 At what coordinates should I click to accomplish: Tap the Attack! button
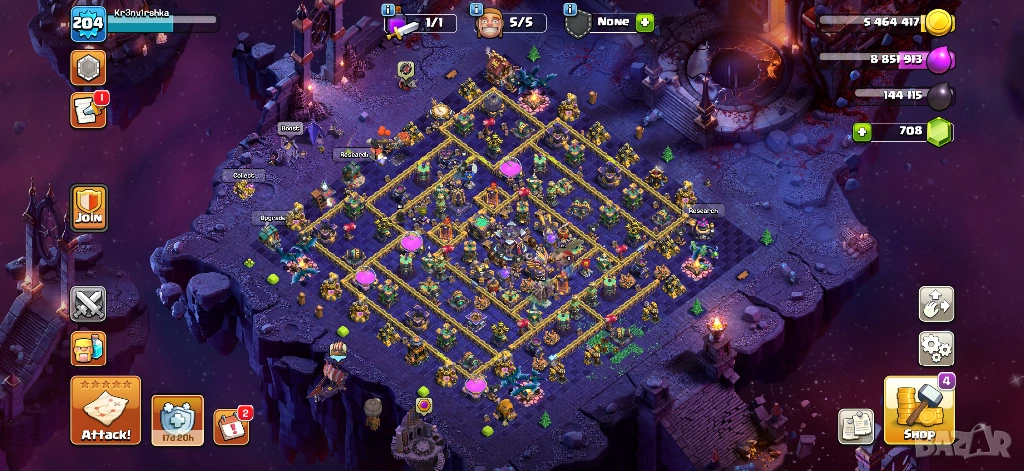click(x=105, y=410)
